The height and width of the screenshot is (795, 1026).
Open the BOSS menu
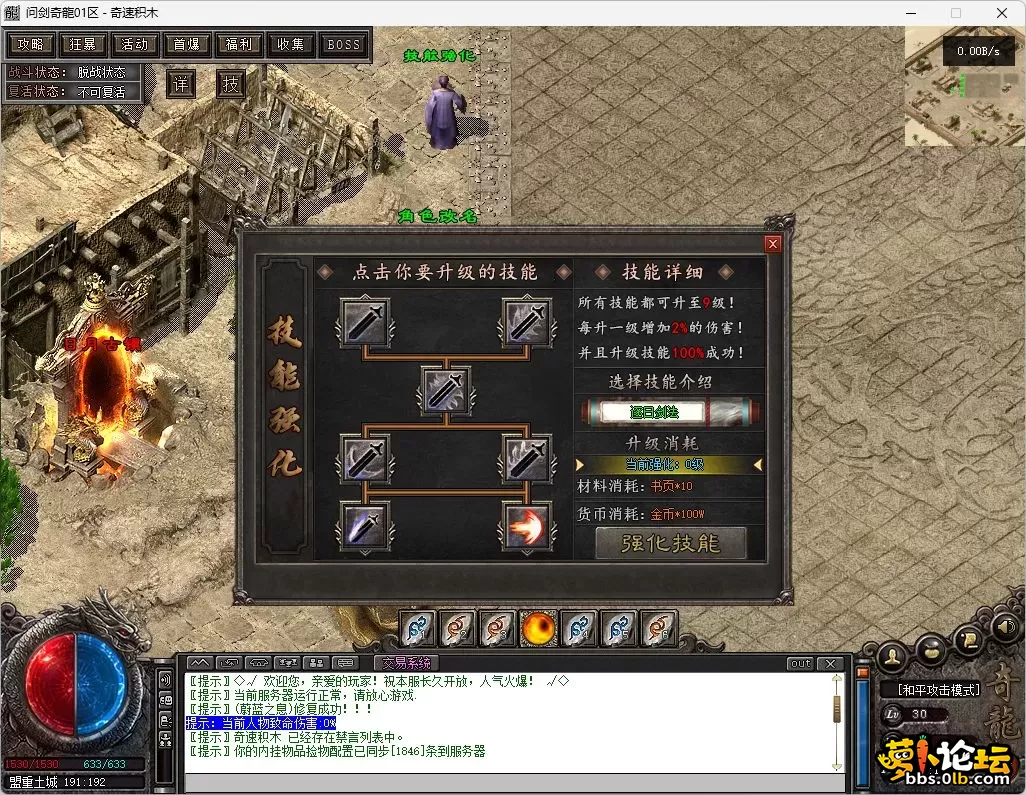click(344, 45)
